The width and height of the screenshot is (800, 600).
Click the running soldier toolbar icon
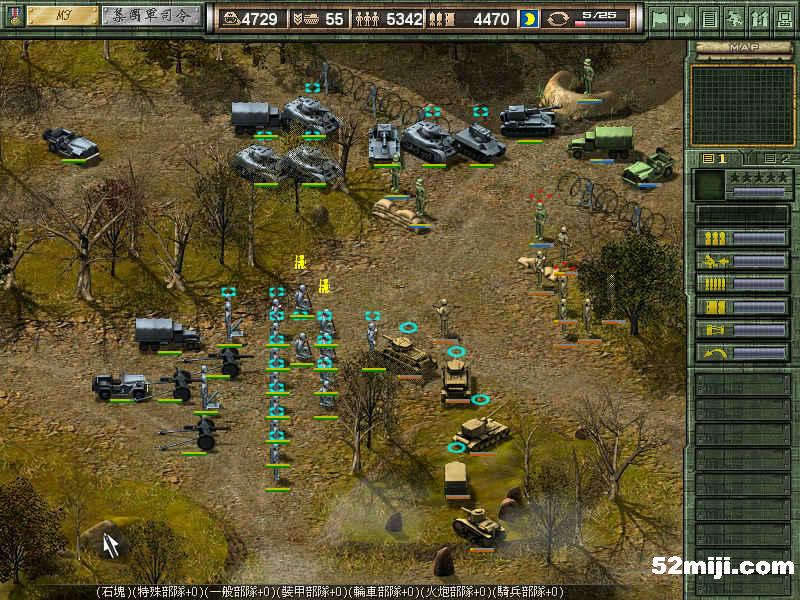pyautogui.click(x=733, y=18)
